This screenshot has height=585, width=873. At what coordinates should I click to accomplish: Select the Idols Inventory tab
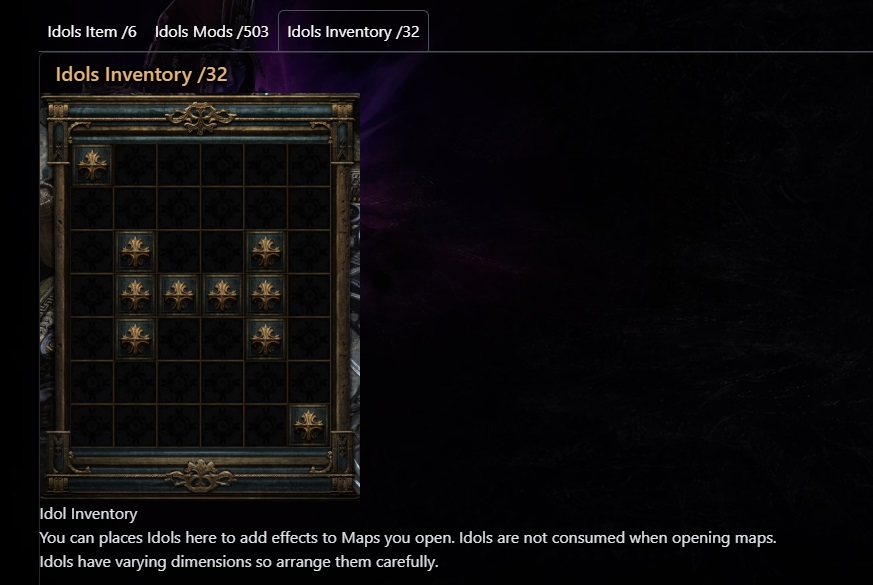pyautogui.click(x=353, y=31)
